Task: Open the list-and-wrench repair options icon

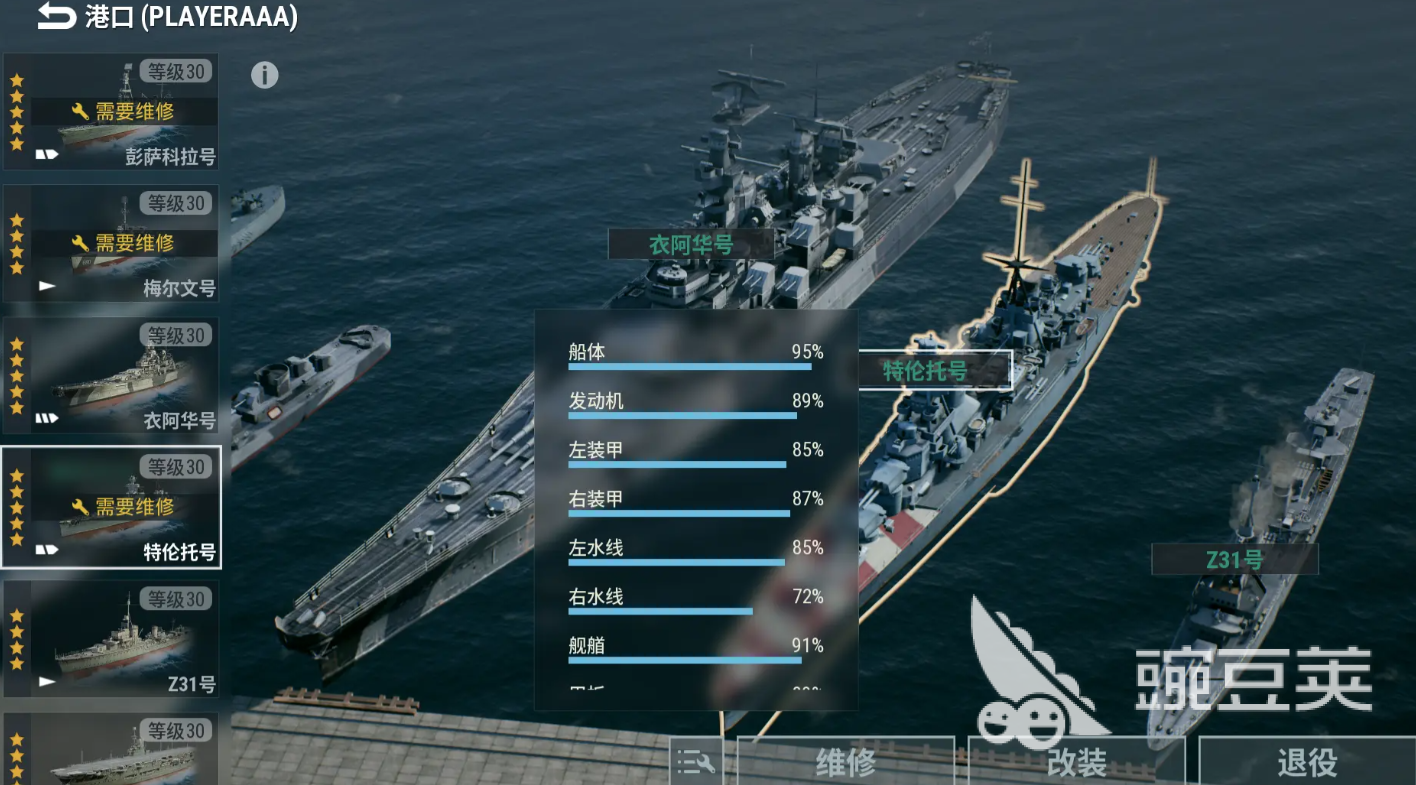Action: 696,764
